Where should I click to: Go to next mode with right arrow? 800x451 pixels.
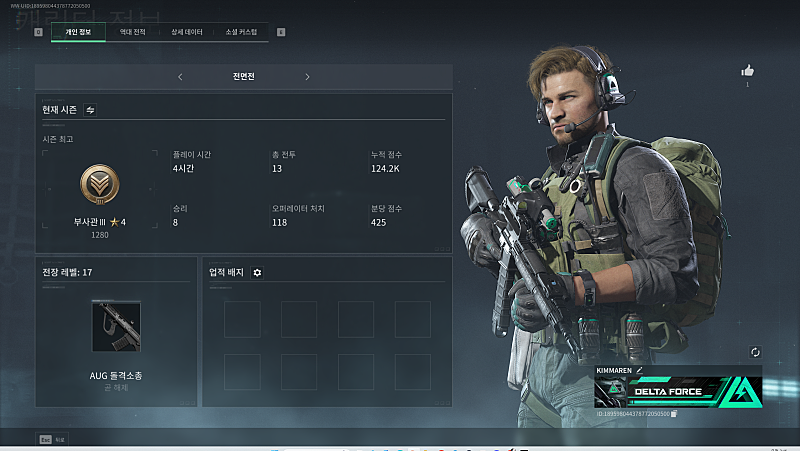click(x=307, y=77)
